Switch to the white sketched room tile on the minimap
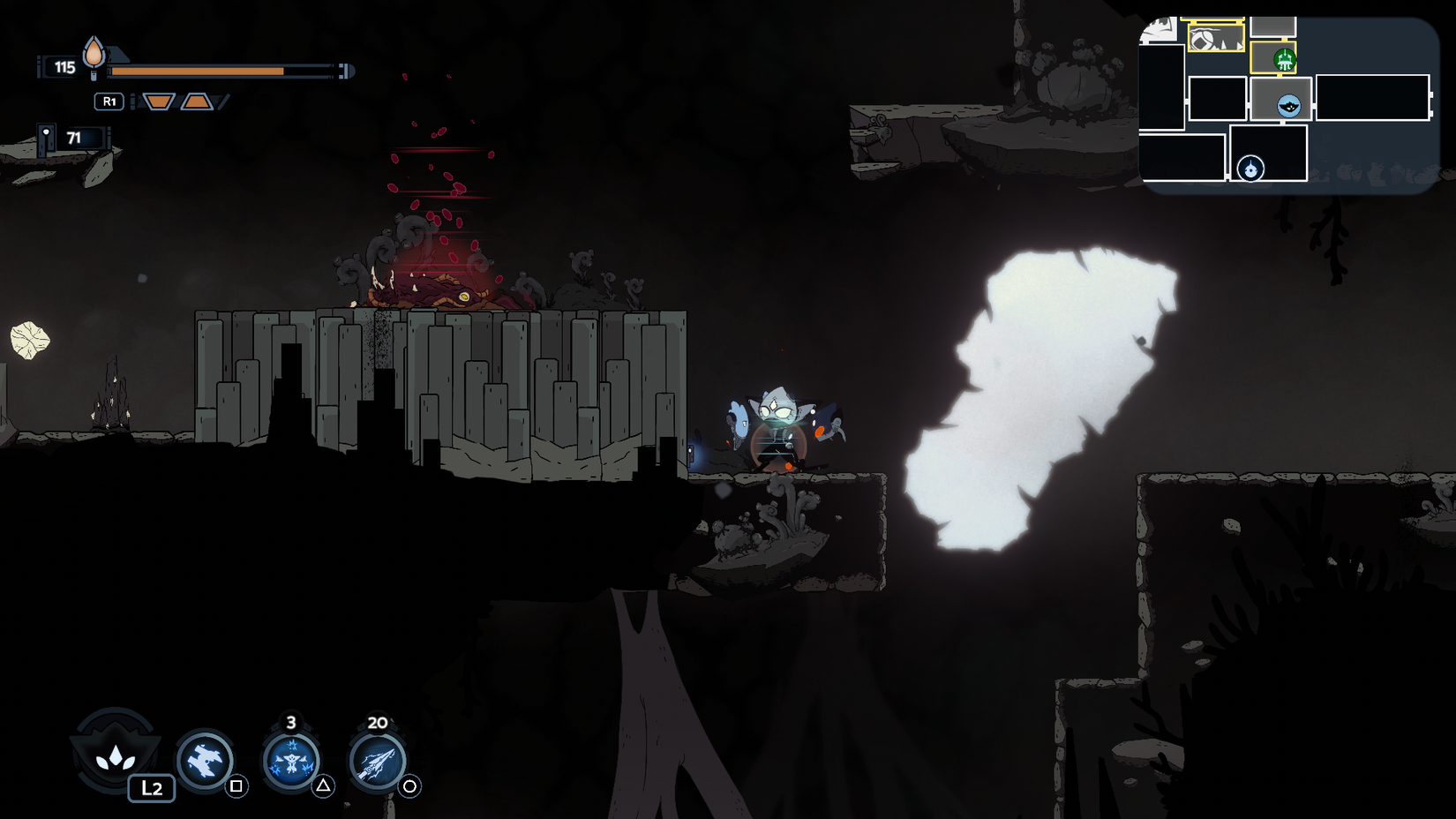1456x819 pixels. point(1158,28)
